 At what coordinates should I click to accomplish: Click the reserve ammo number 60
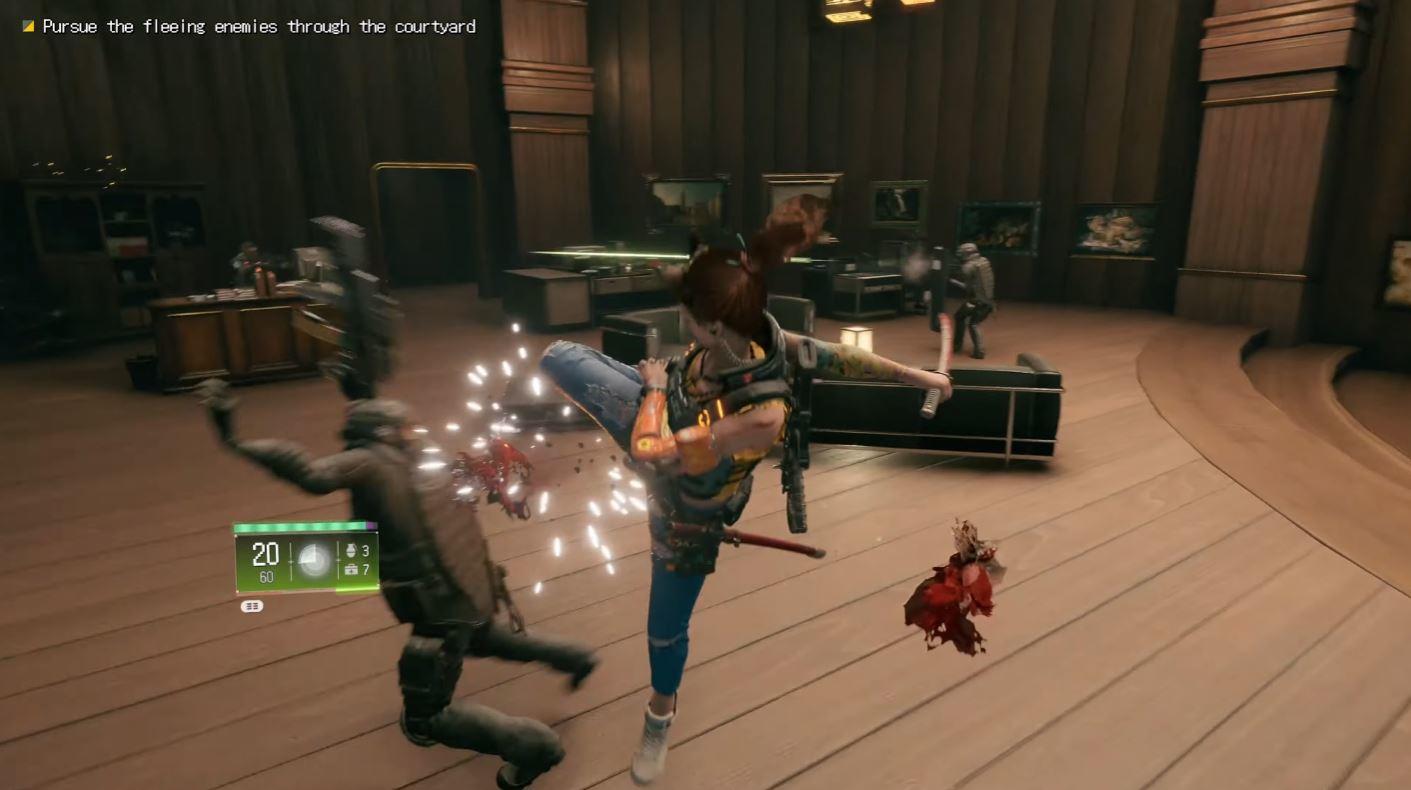tap(268, 576)
